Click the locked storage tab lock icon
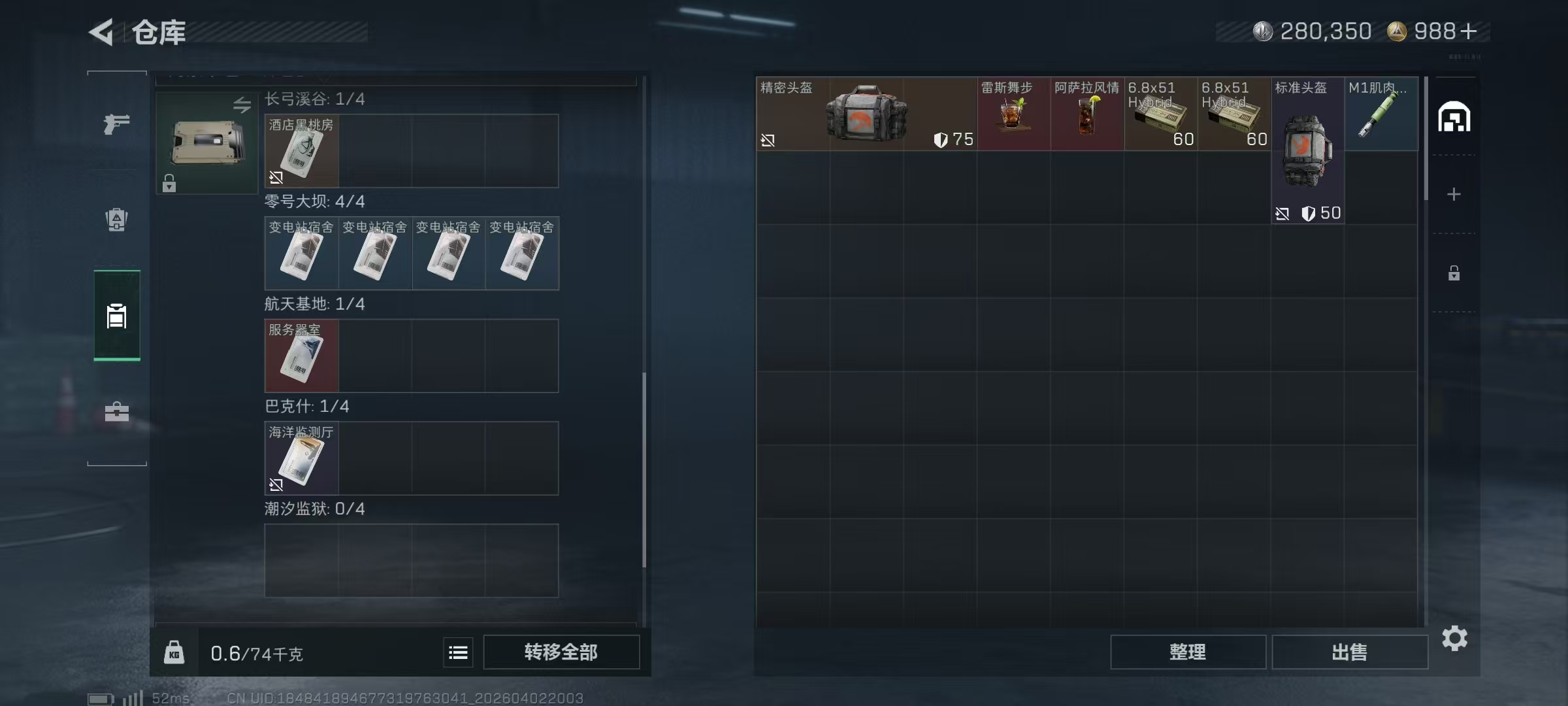The width and height of the screenshot is (1568, 706). pyautogui.click(x=1456, y=273)
